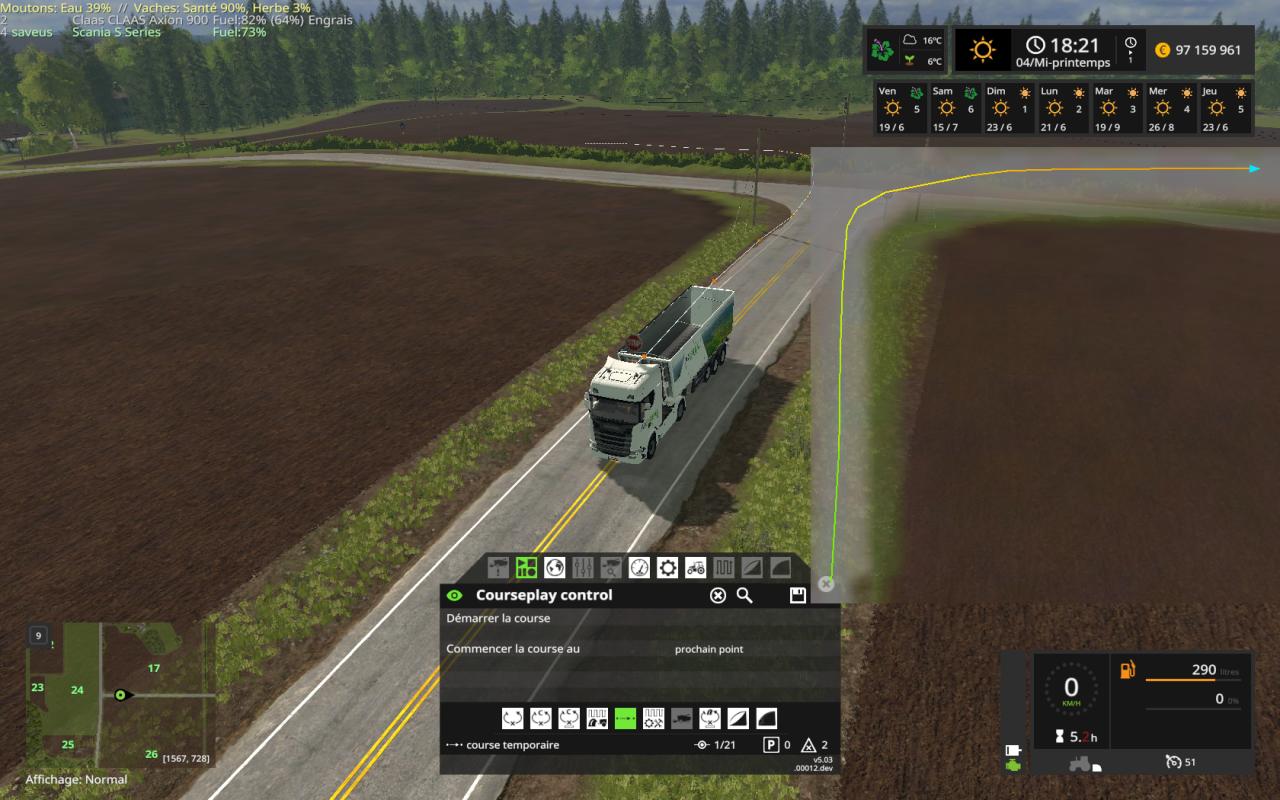This screenshot has width=1280, height=800.
Task: Select the highlighted green arrow course mode
Action: pos(625,718)
